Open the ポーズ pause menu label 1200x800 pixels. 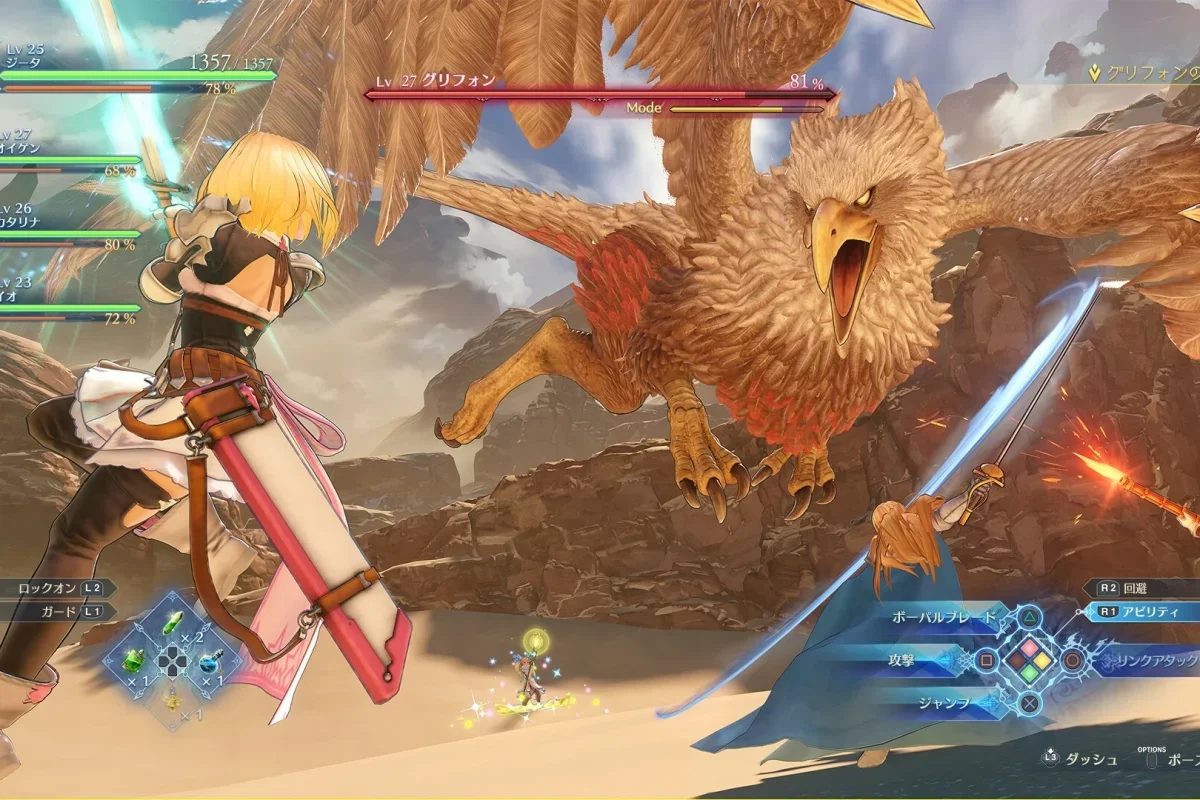1180,759
